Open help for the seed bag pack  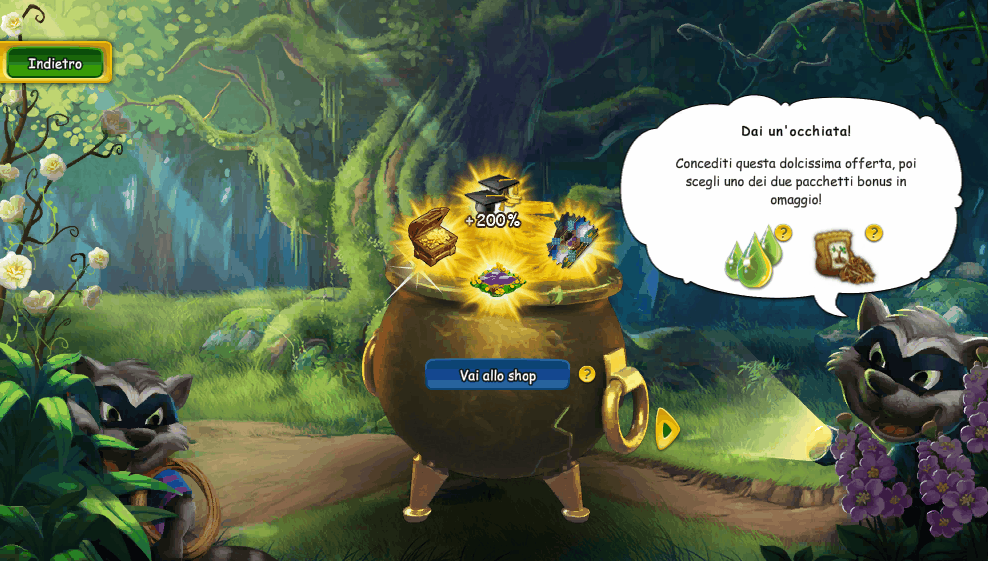point(874,233)
